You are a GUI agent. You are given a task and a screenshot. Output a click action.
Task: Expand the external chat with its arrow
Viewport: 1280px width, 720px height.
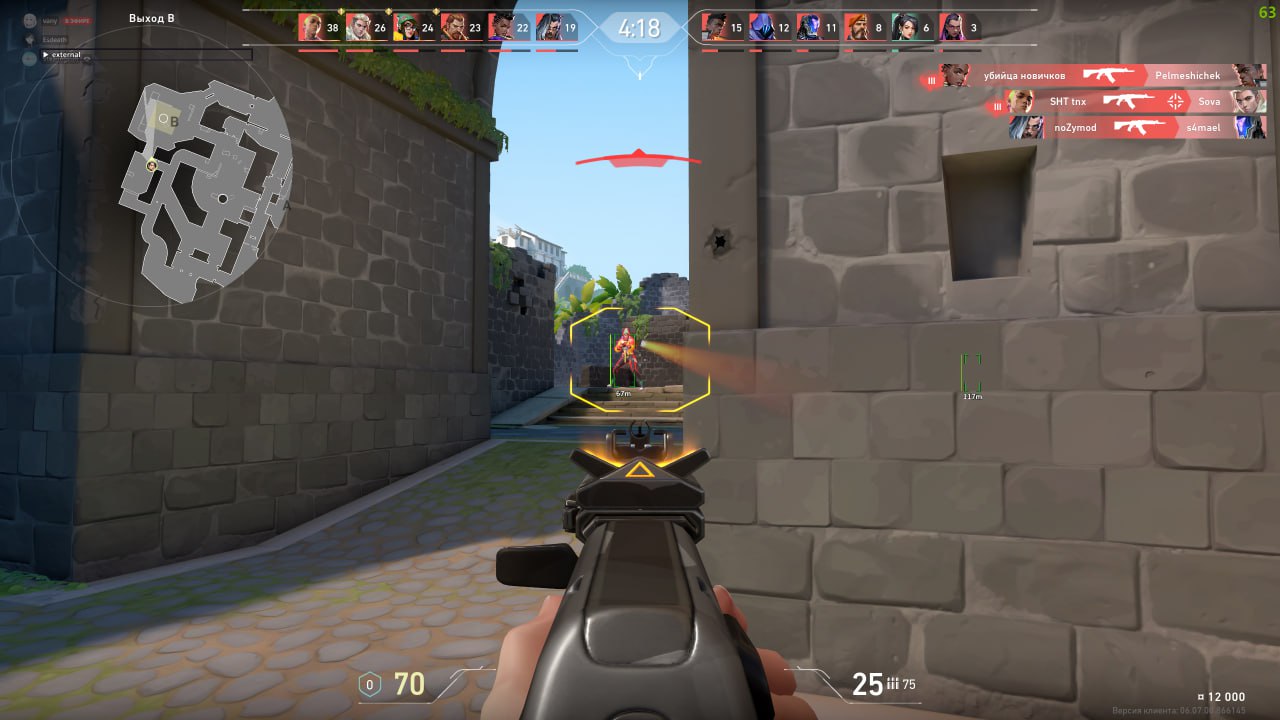pyautogui.click(x=45, y=54)
